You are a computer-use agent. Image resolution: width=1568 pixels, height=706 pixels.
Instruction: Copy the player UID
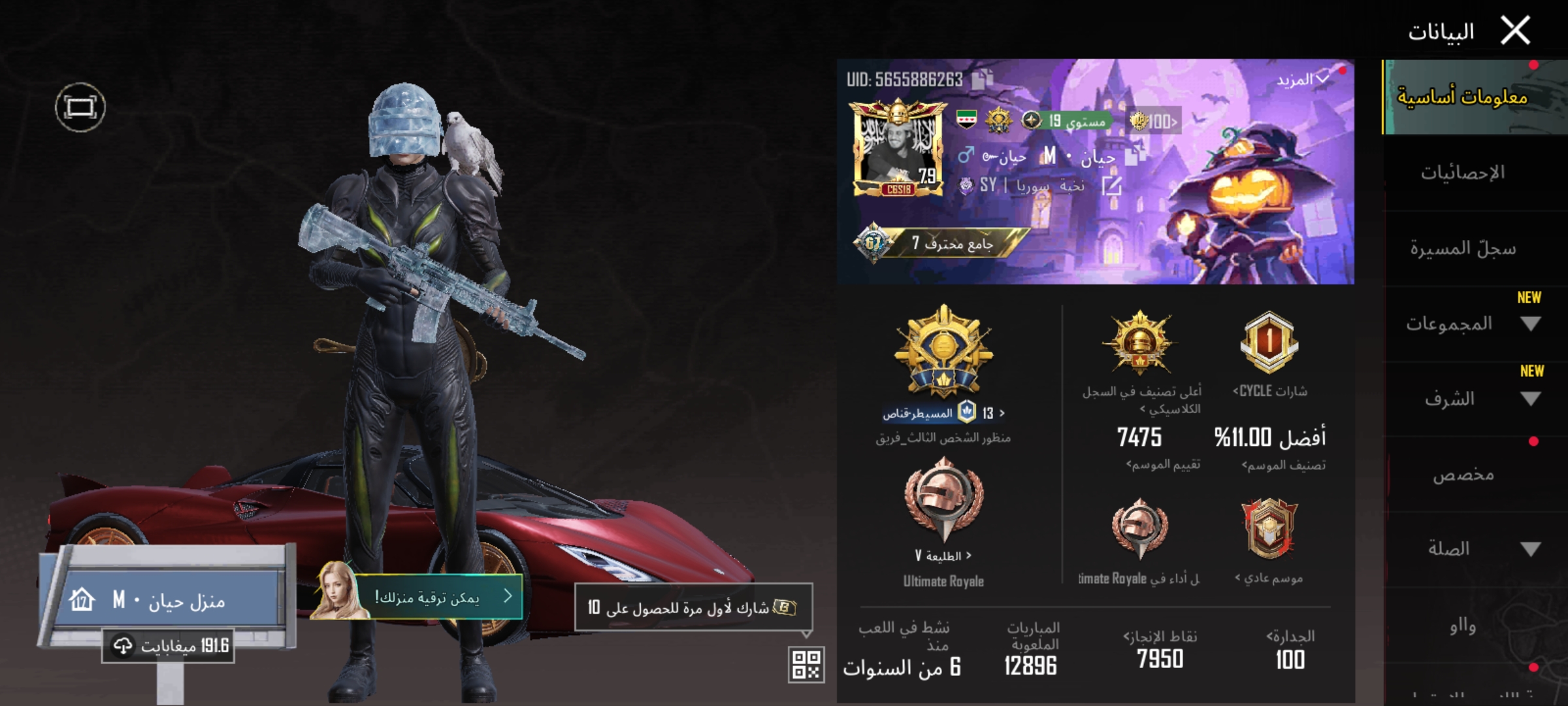(x=982, y=80)
